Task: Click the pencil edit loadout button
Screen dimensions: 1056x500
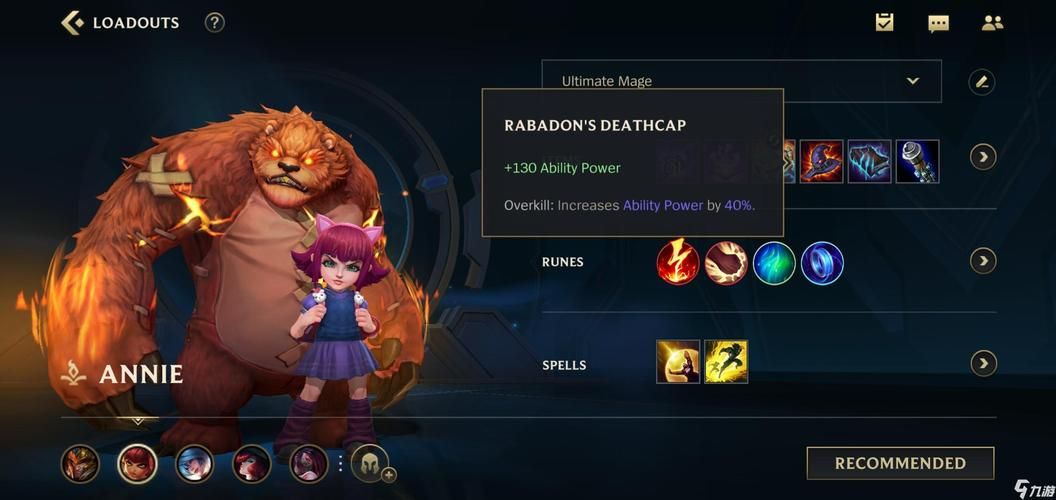Action: [x=982, y=82]
